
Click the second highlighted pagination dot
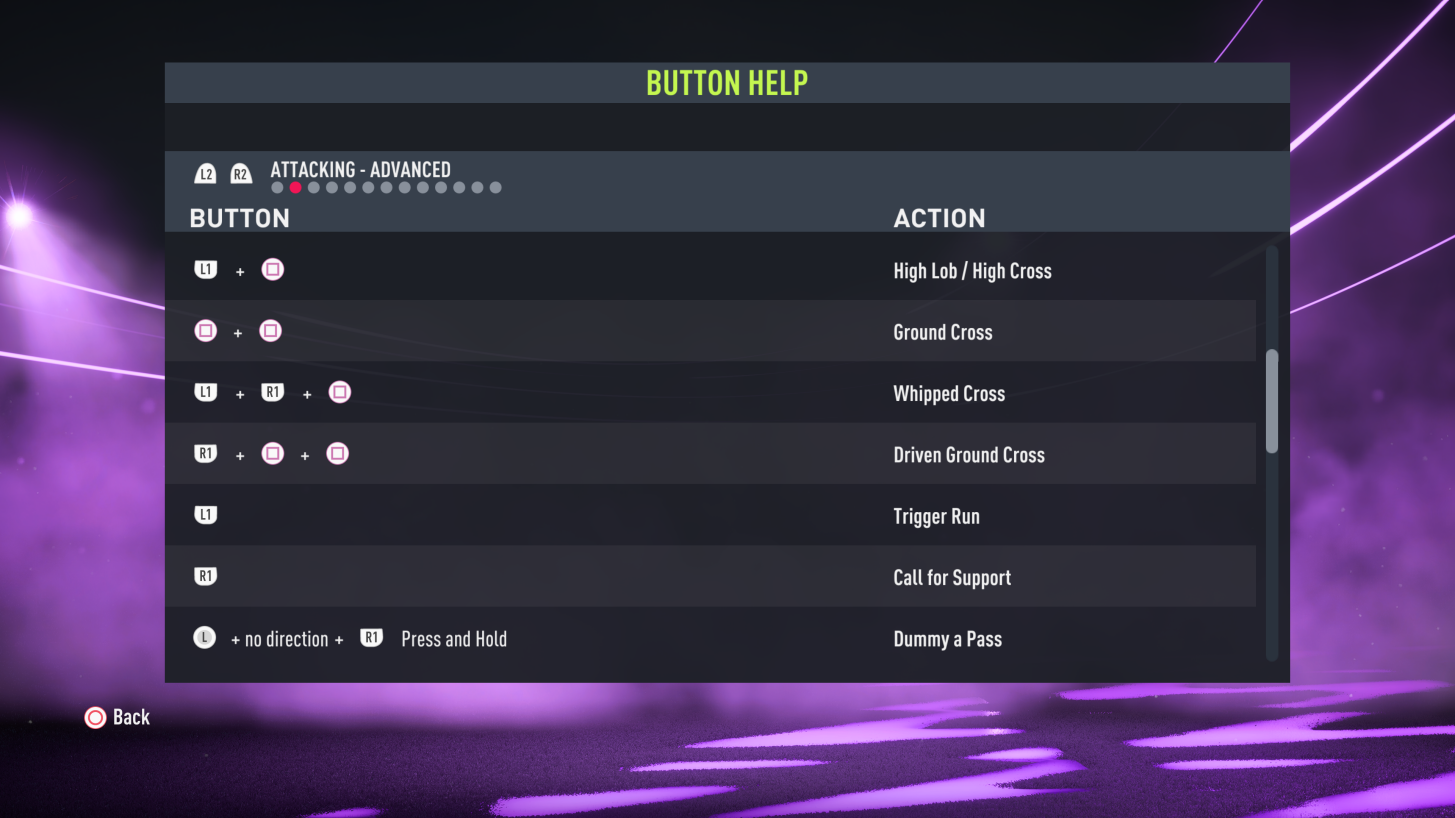coord(295,186)
